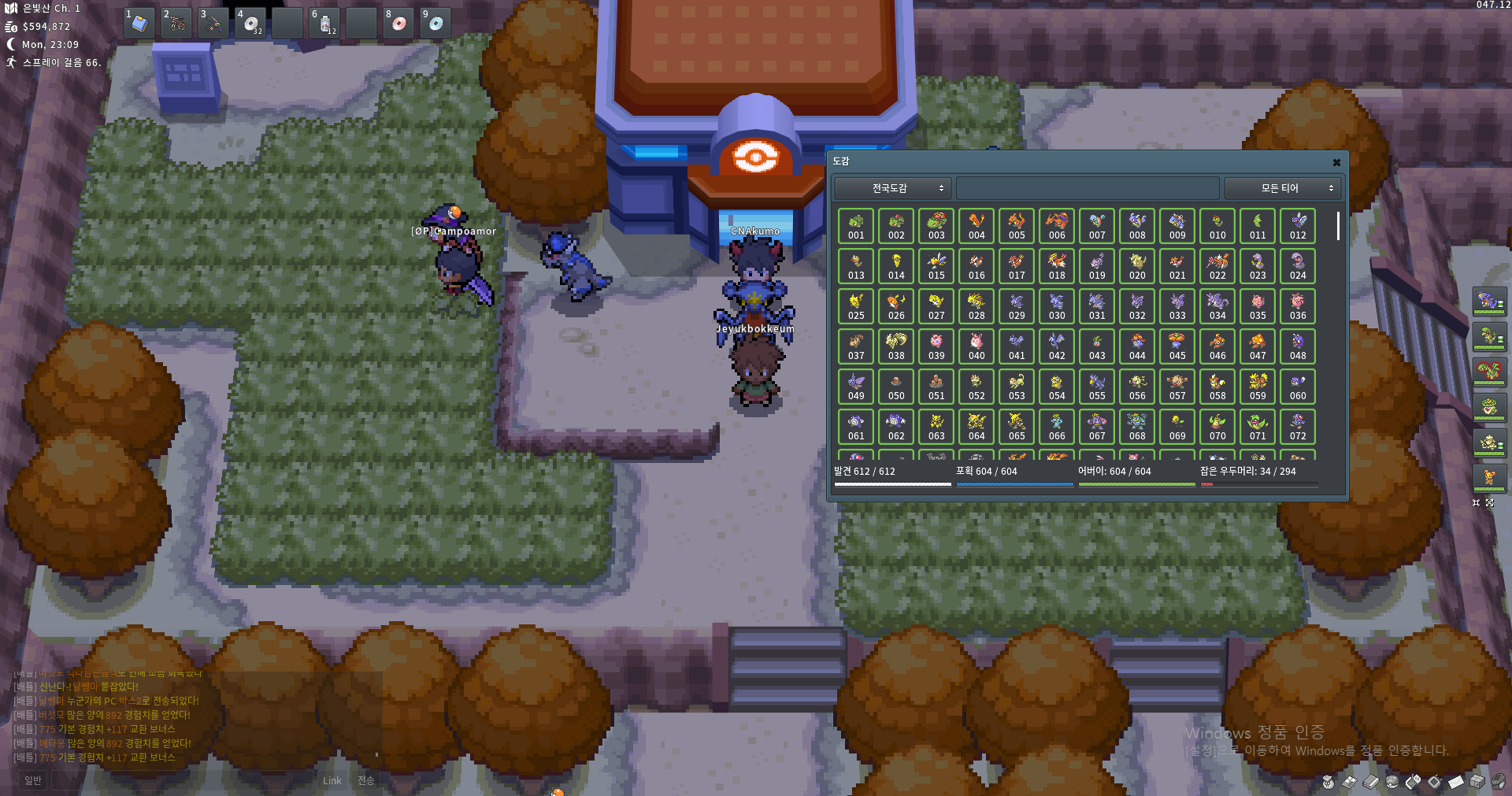
Task: Click the Pokédex search field
Action: click(1087, 188)
